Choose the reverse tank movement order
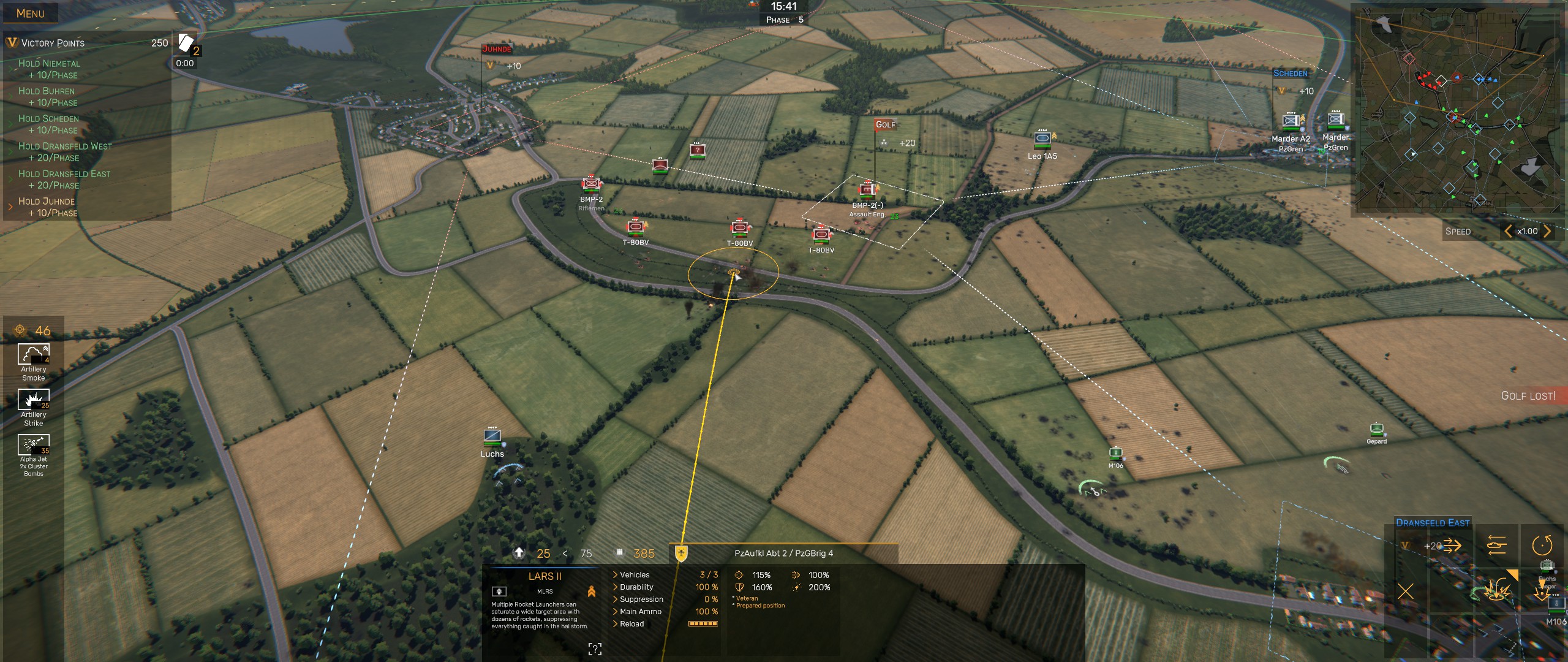The image size is (1568, 662). 1496,545
